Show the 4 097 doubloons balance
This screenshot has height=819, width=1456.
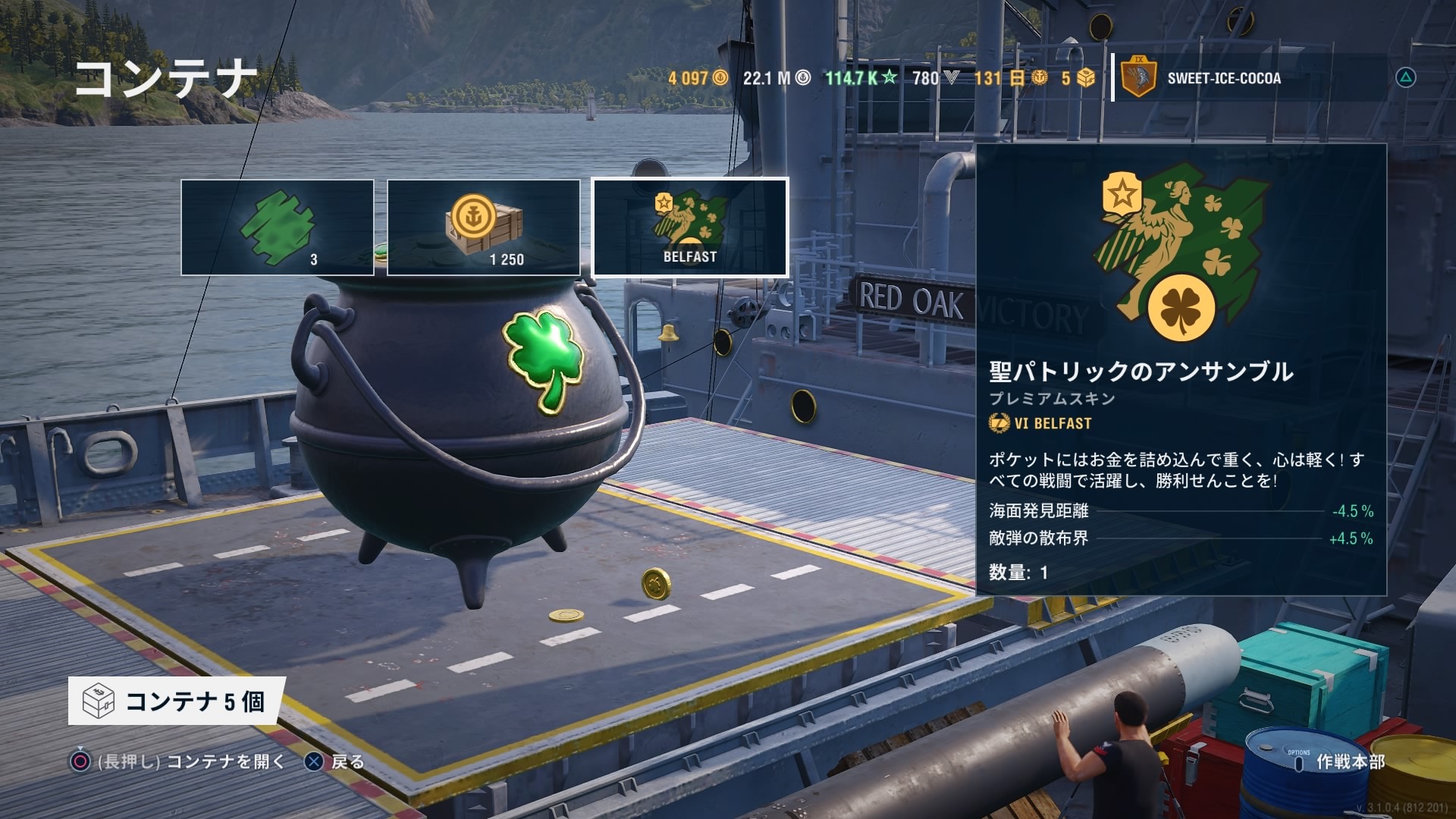pos(698,78)
